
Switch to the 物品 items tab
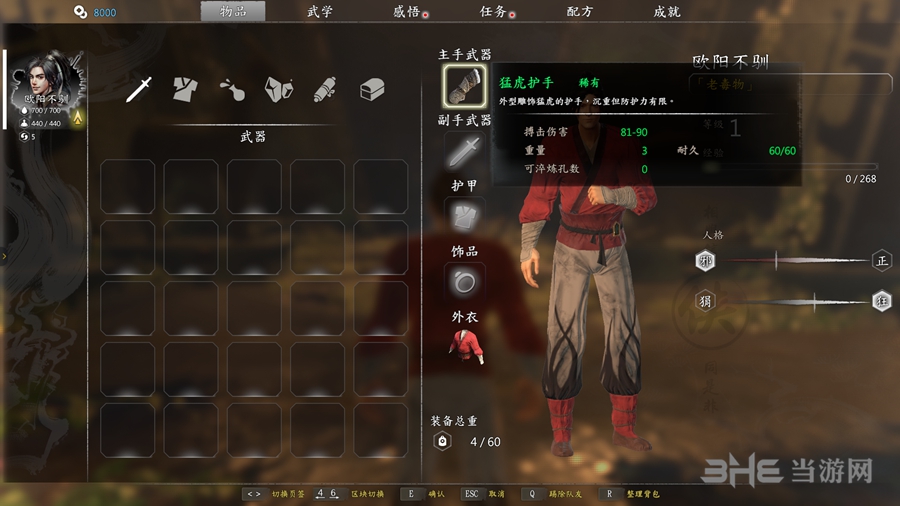[233, 12]
